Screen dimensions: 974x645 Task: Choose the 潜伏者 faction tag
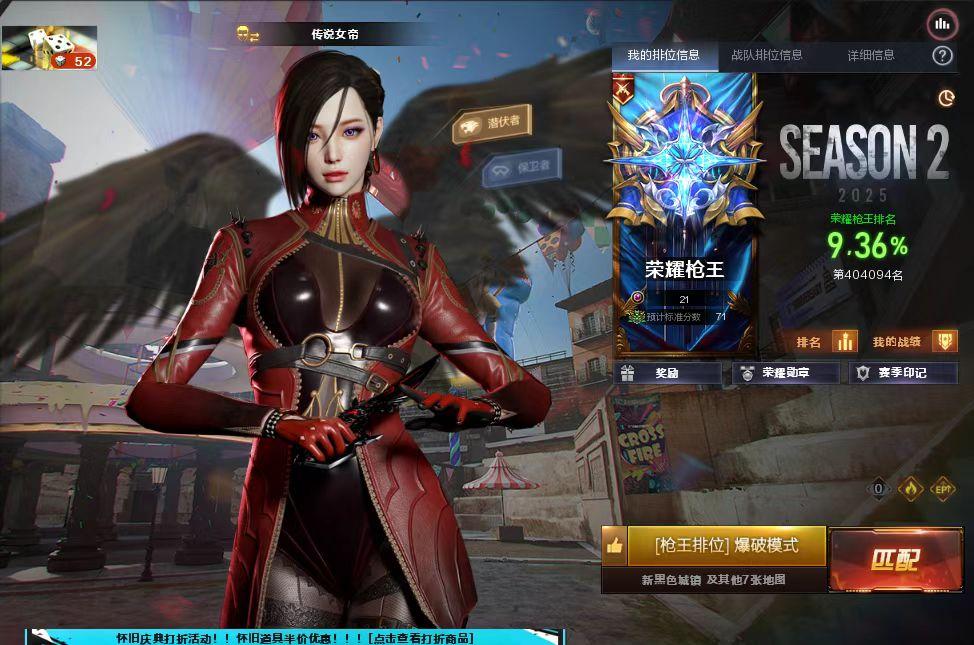(492, 124)
